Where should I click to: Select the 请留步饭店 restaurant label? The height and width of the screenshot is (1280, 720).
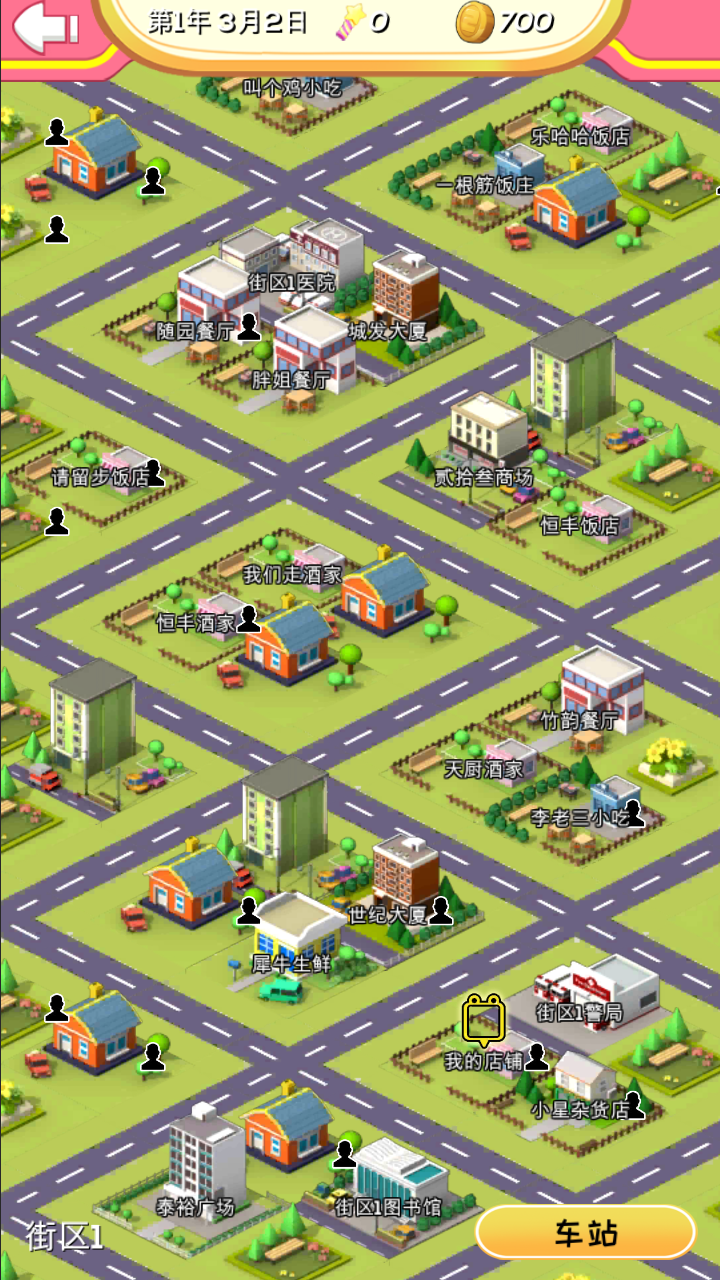click(100, 477)
